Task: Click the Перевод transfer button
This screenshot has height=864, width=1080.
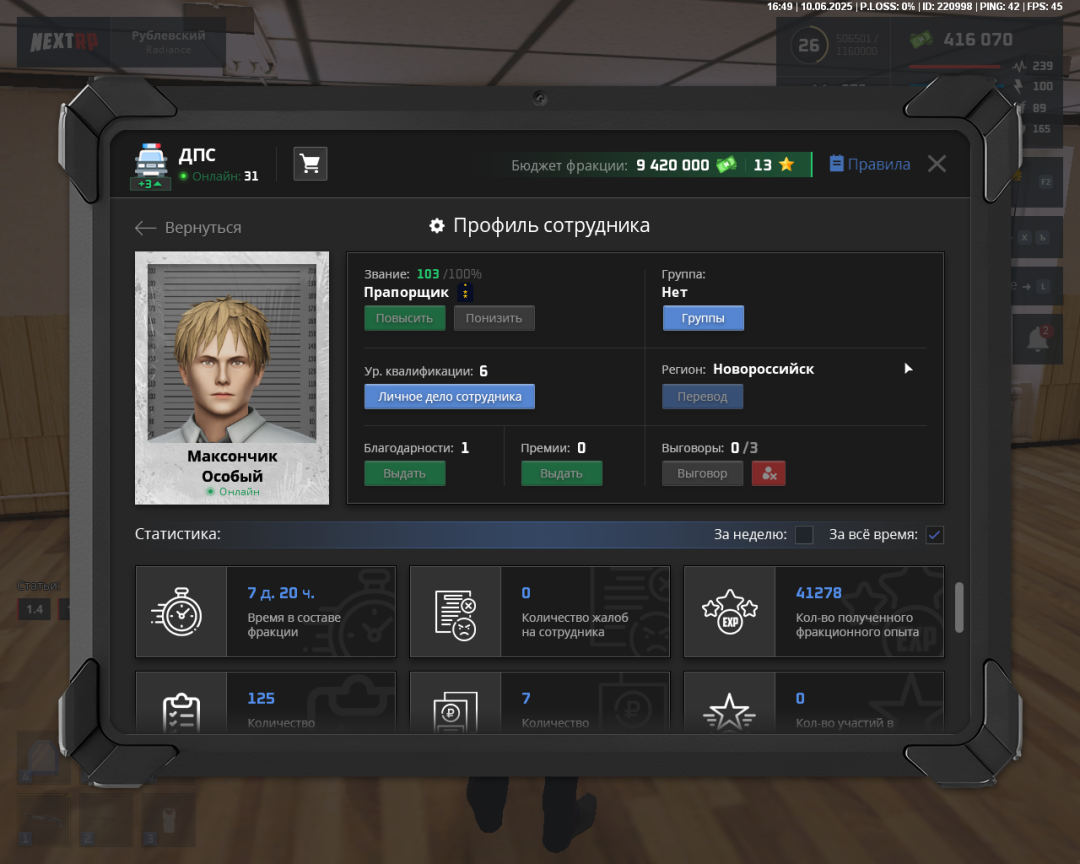Action: pyautogui.click(x=702, y=397)
